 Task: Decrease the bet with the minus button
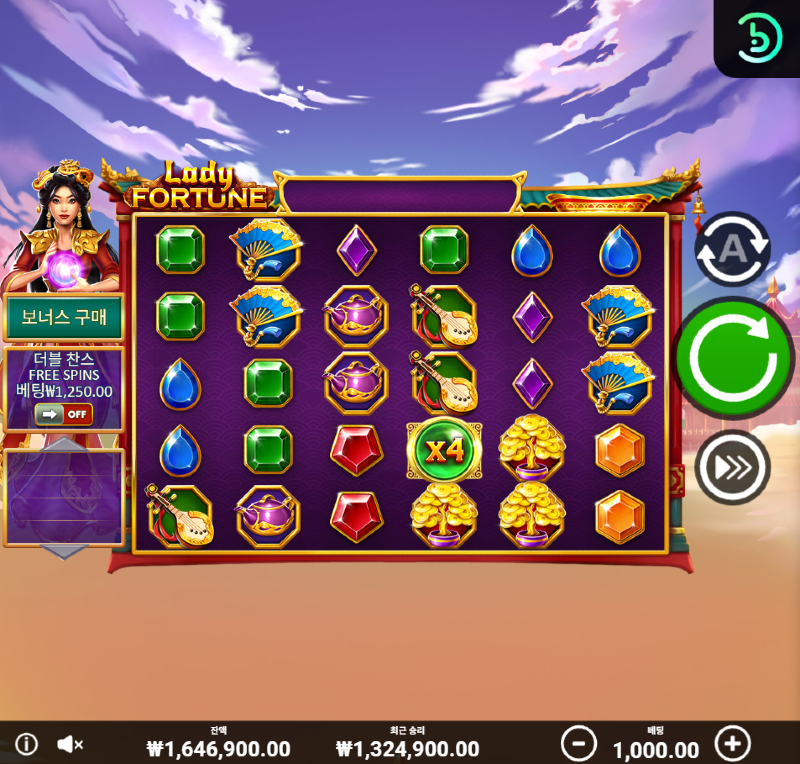(578, 743)
